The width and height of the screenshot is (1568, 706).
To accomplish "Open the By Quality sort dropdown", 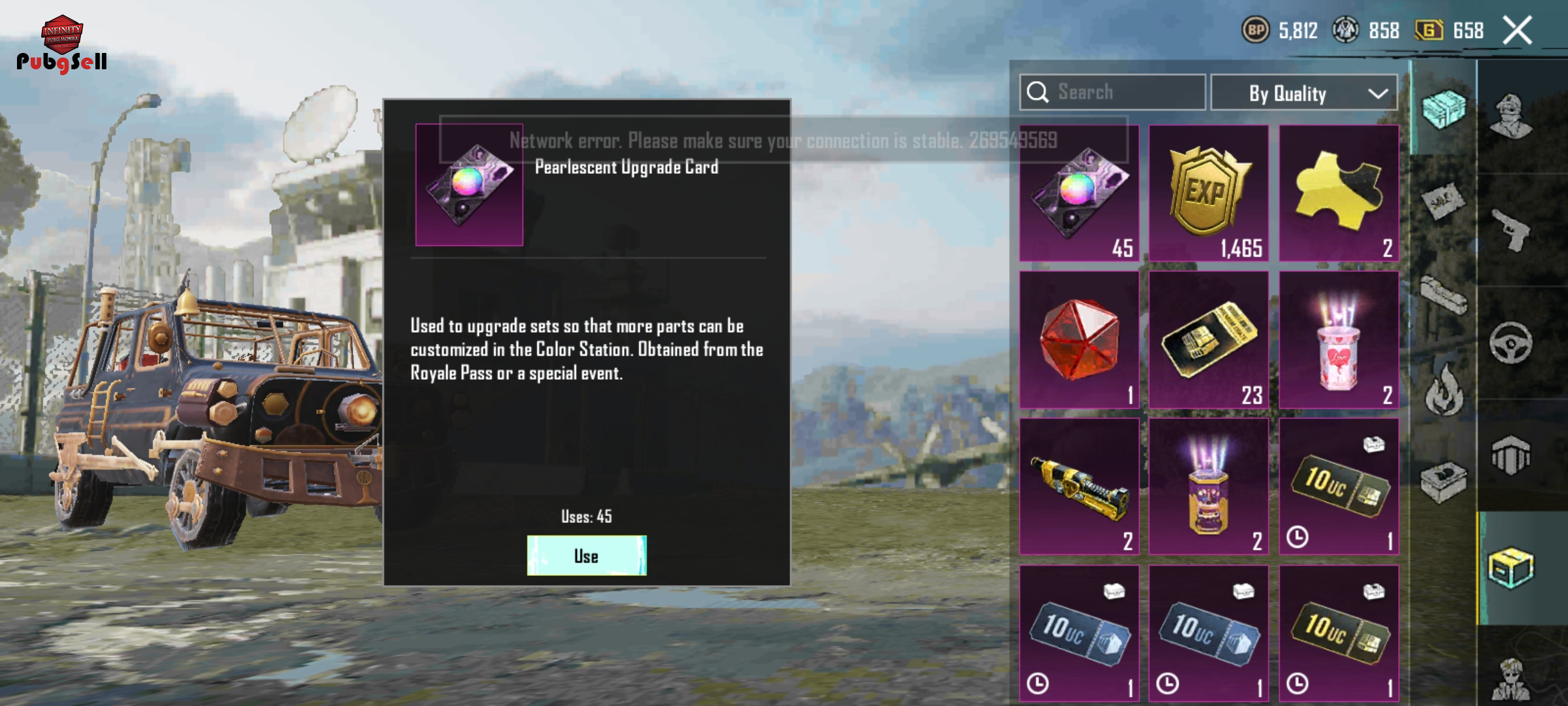I will [1304, 93].
